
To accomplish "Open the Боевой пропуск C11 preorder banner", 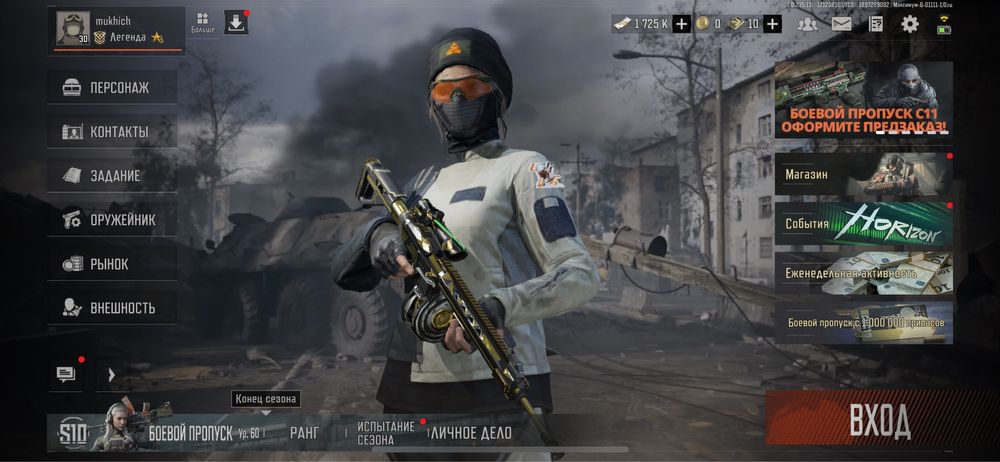I will (863, 100).
